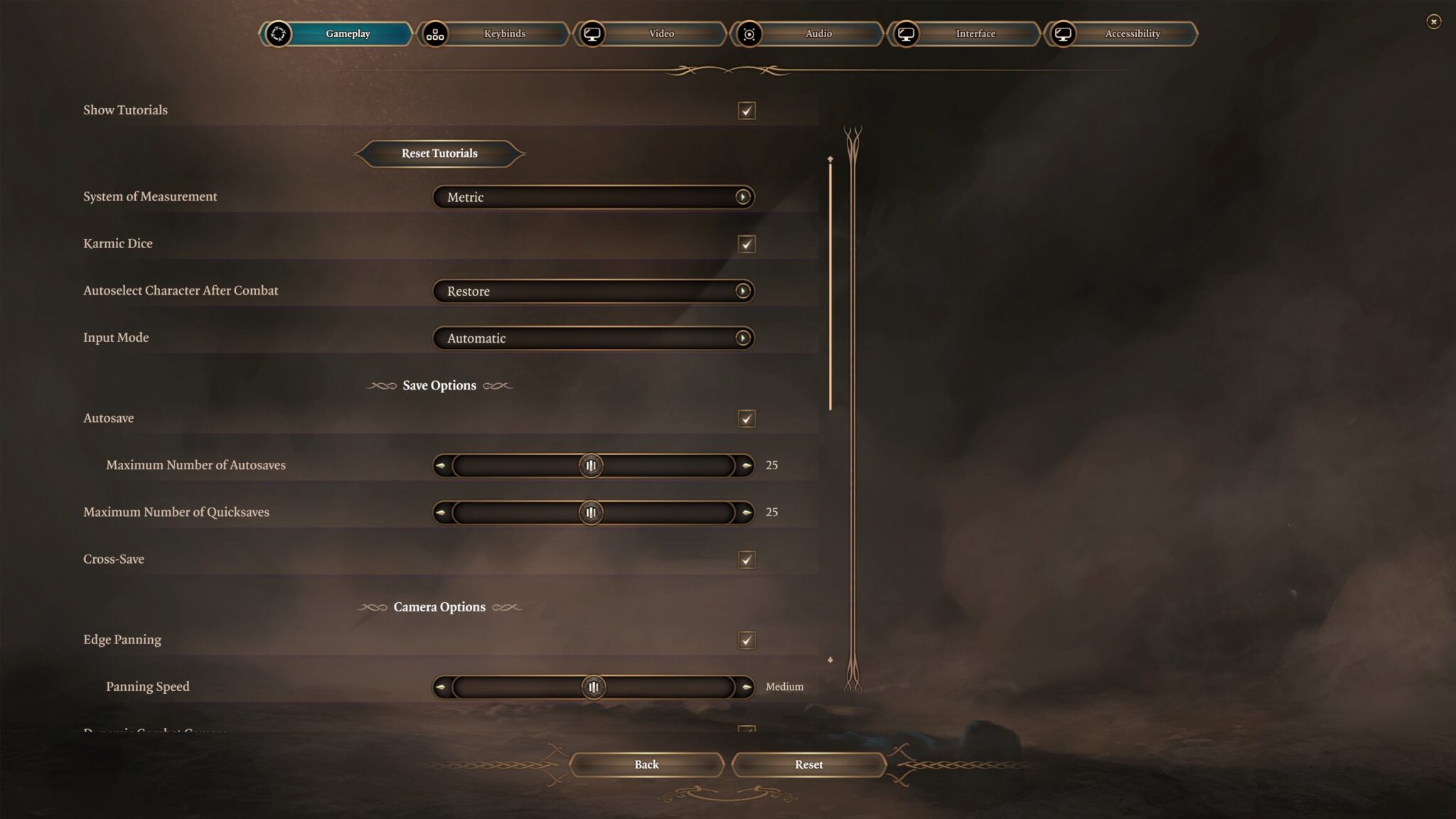Viewport: 1456px width, 819px height.
Task: Expand the Input Mode dropdown showing Automatic
Action: [594, 338]
